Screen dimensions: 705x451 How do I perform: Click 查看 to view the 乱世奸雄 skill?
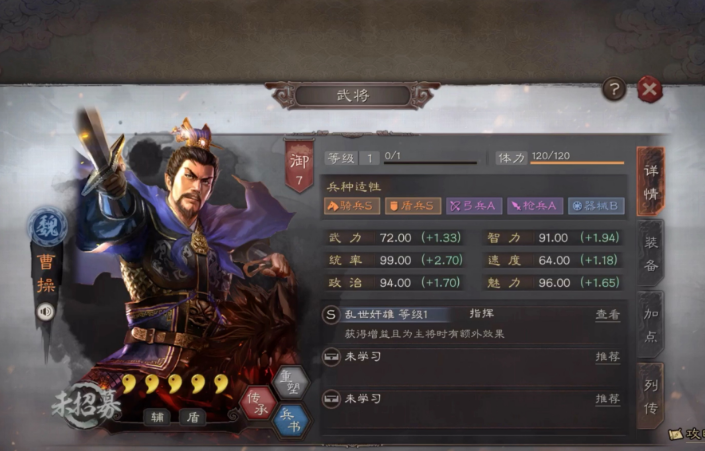[608, 314]
